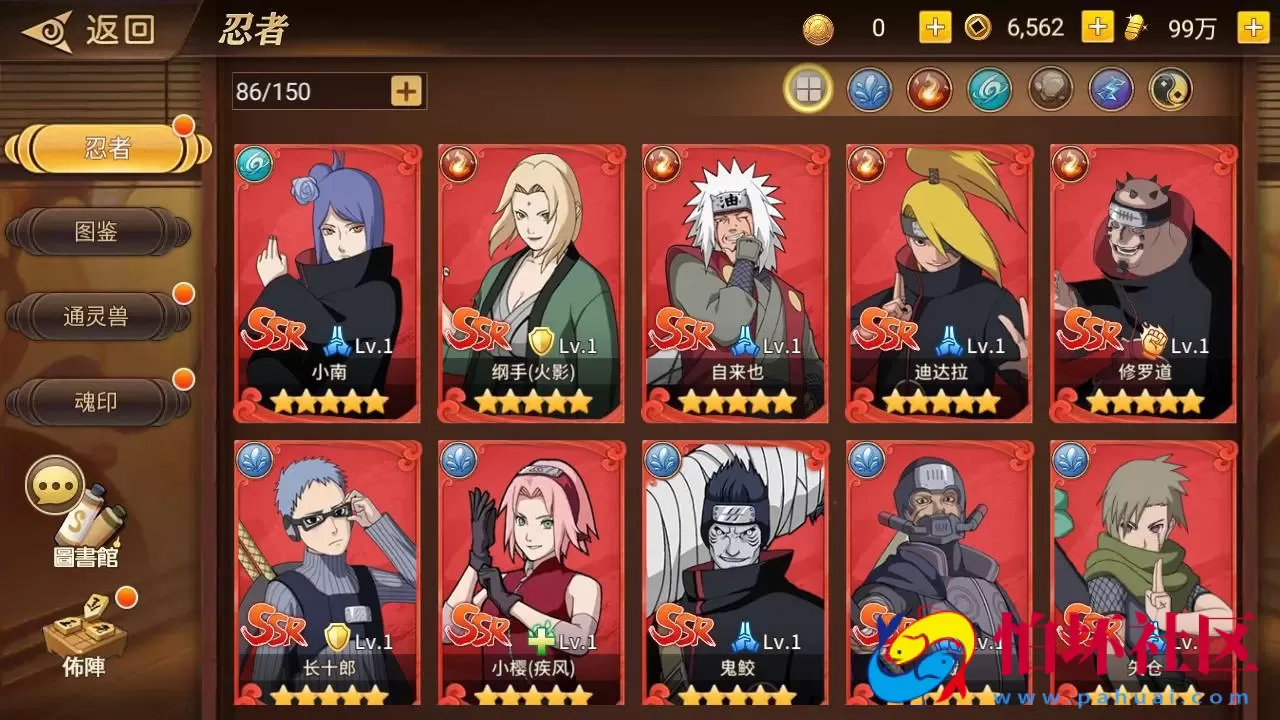Screen dimensions: 1280x720
Task: Select the 小南 ninja card
Action: 327,283
